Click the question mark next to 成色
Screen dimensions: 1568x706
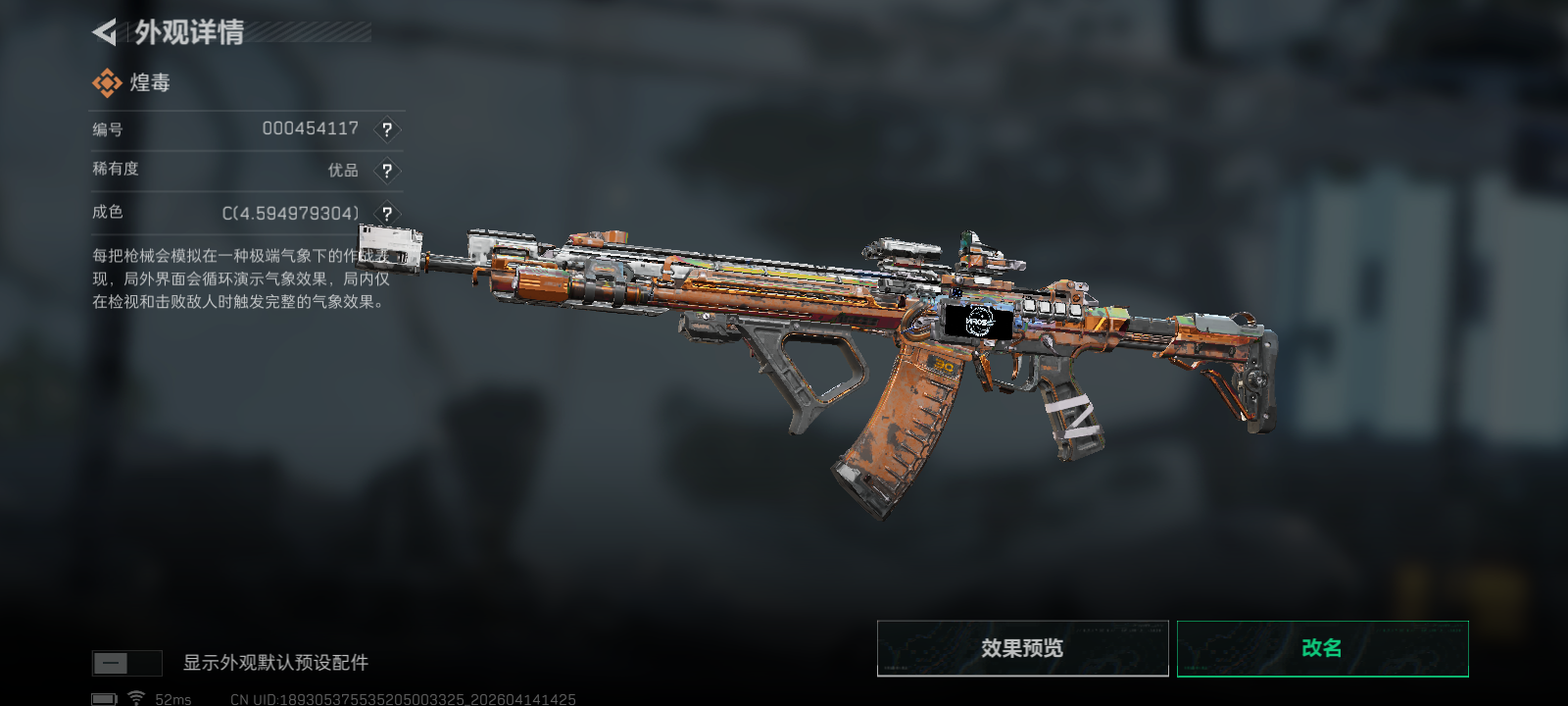click(x=387, y=213)
